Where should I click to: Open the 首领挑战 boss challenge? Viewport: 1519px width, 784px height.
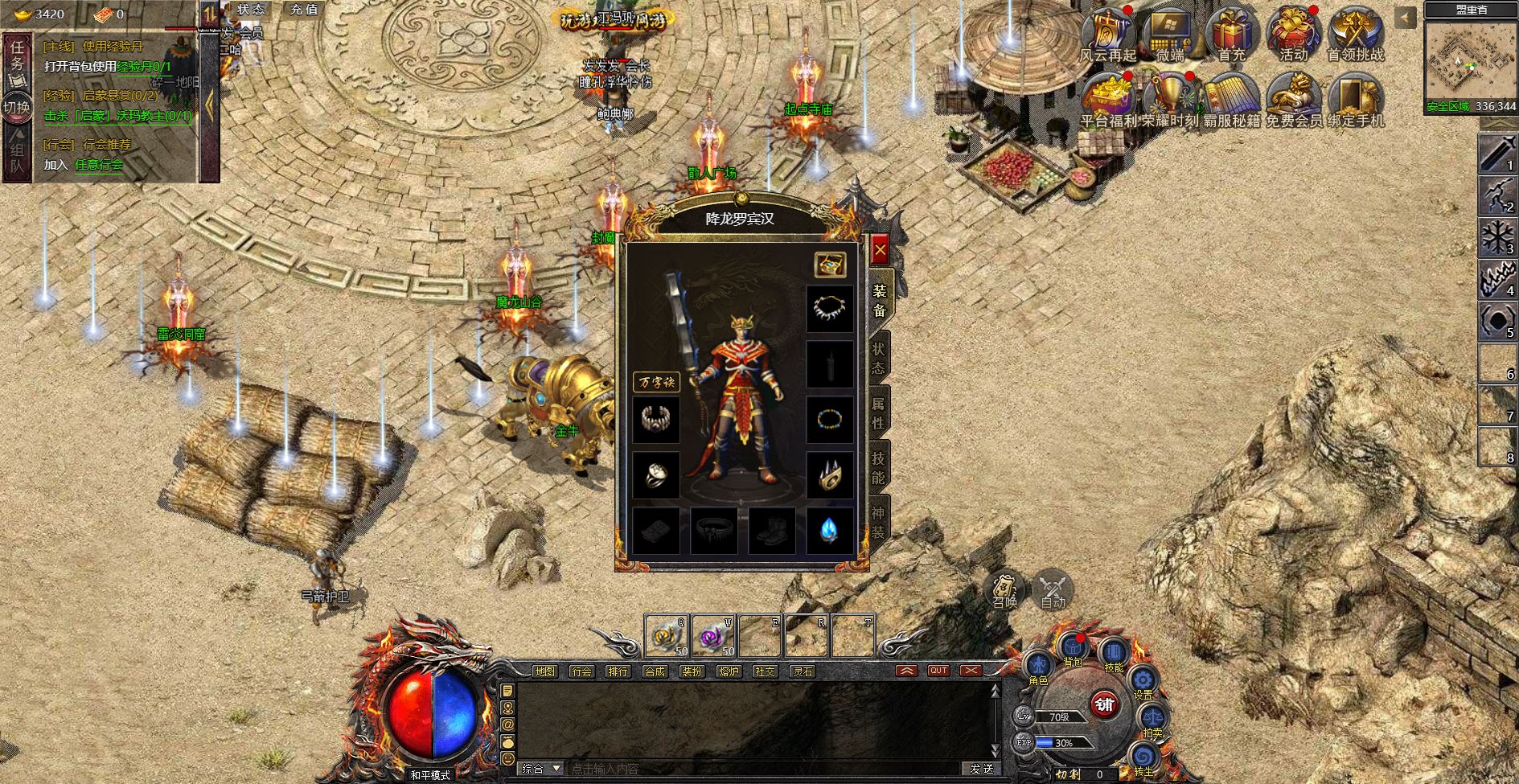(x=1355, y=36)
